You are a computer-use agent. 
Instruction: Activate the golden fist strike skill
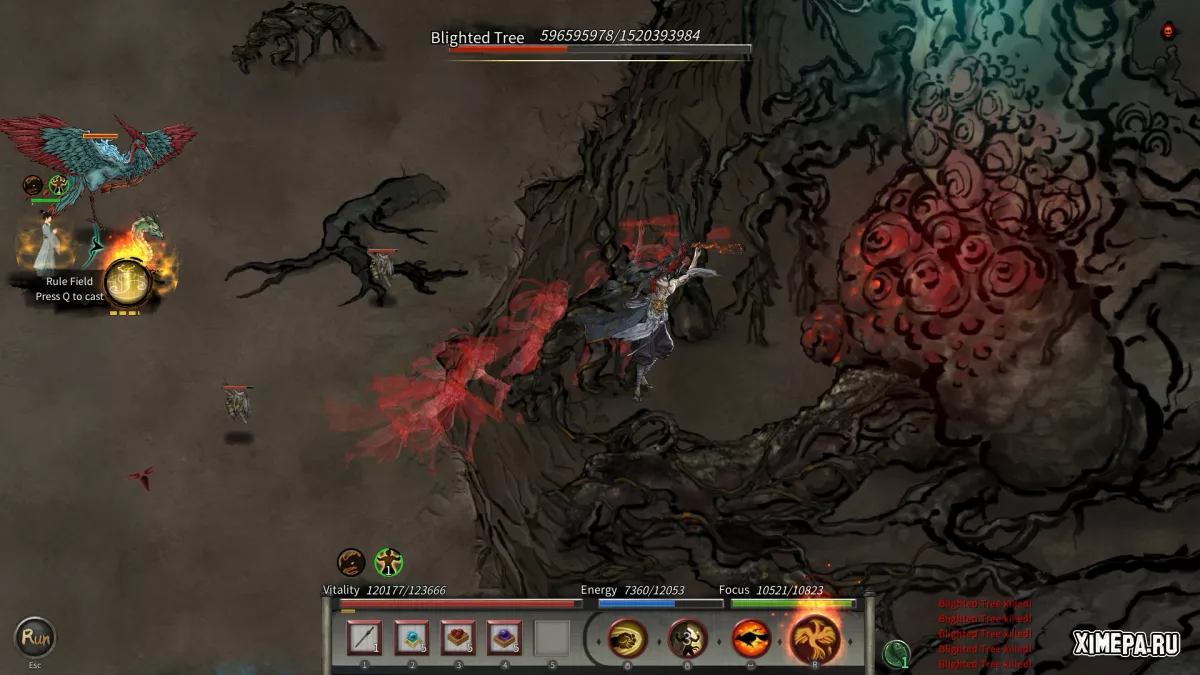627,638
